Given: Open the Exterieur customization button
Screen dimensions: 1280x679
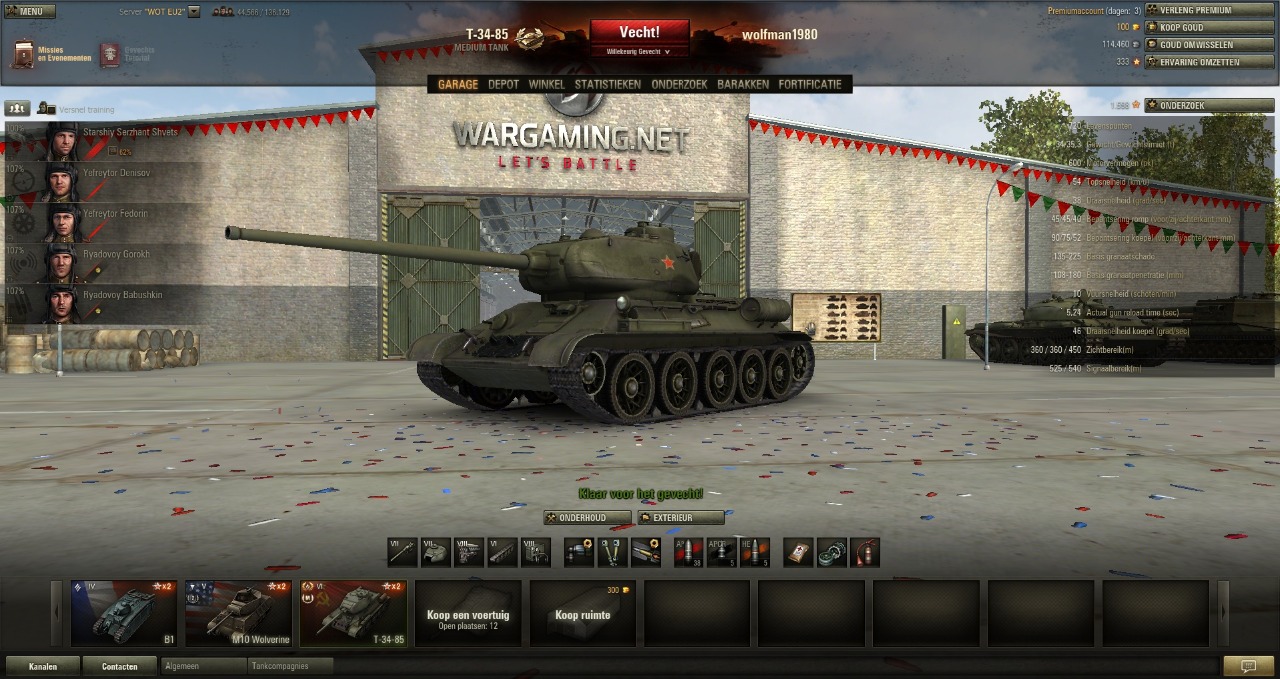Looking at the screenshot, I should [x=680, y=518].
